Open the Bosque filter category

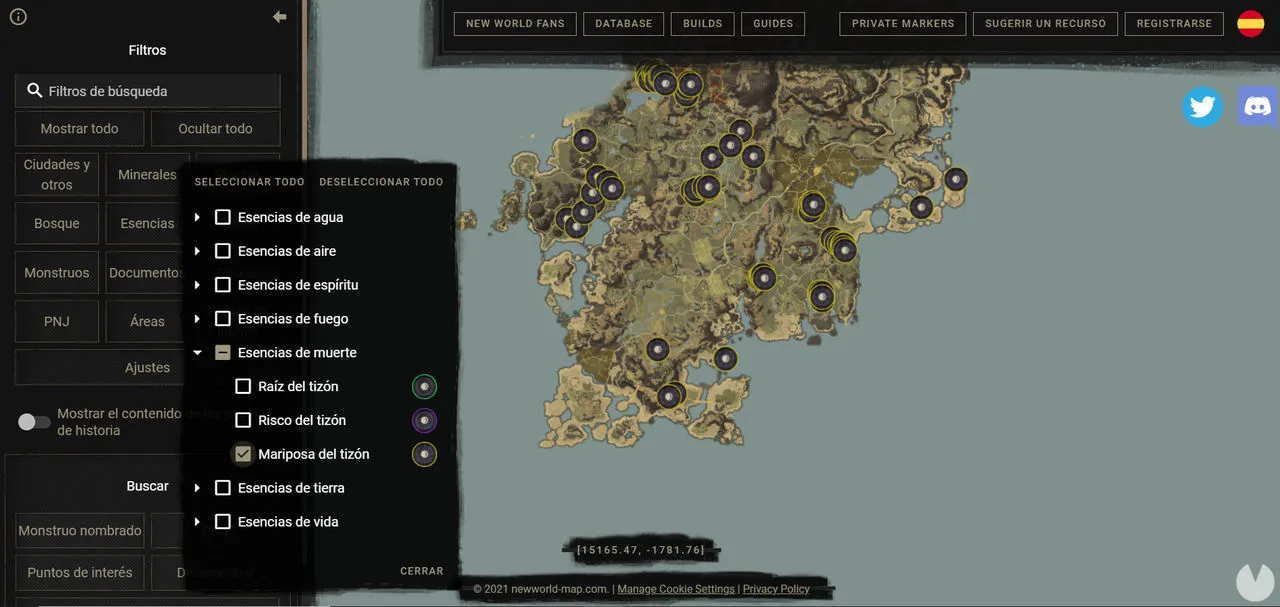[x=57, y=224]
